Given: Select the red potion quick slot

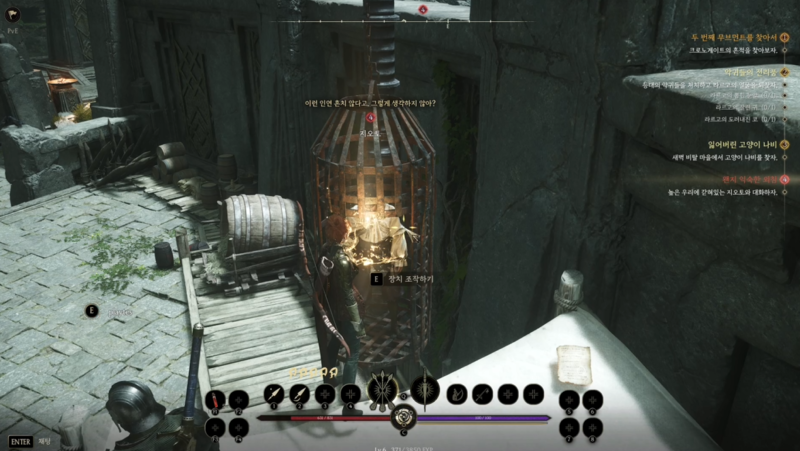Looking at the screenshot, I should point(216,400).
